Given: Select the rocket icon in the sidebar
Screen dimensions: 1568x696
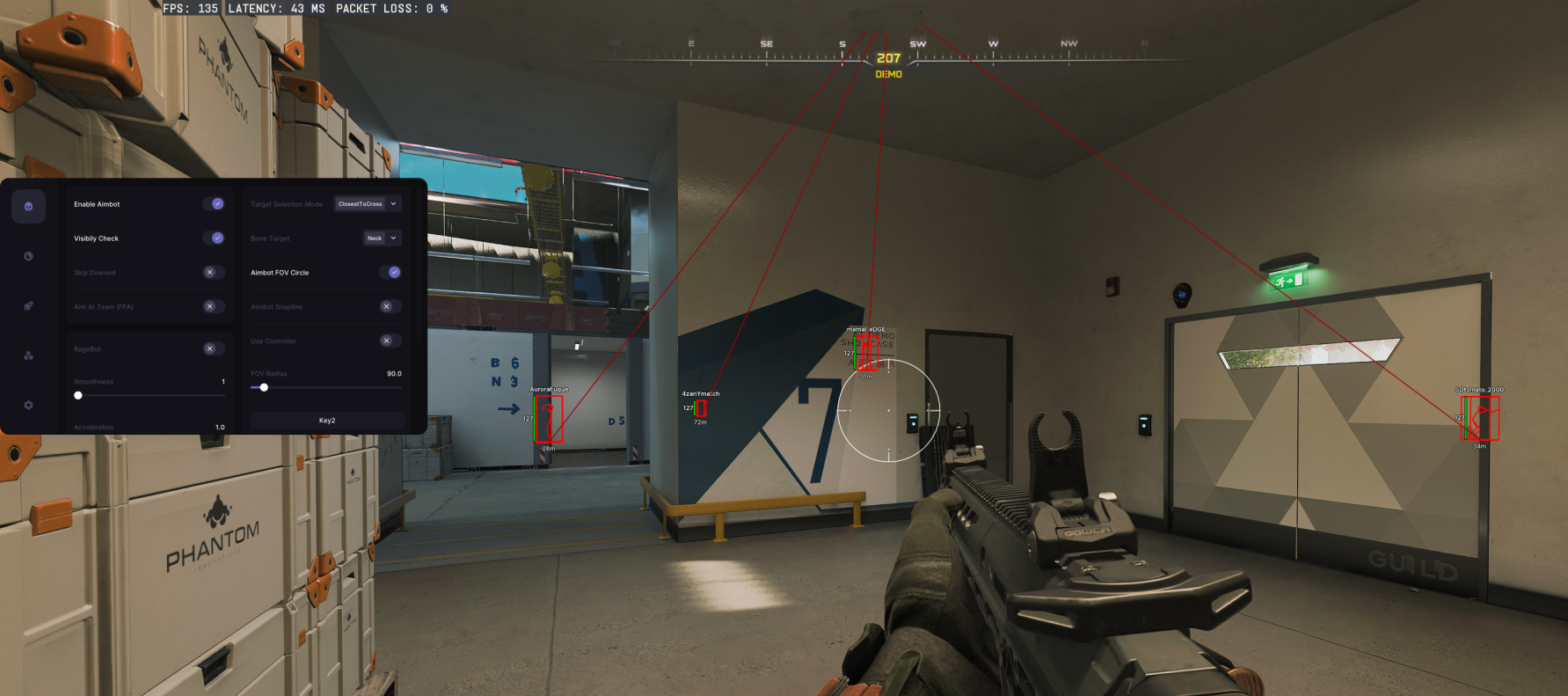Looking at the screenshot, I should click(x=27, y=305).
